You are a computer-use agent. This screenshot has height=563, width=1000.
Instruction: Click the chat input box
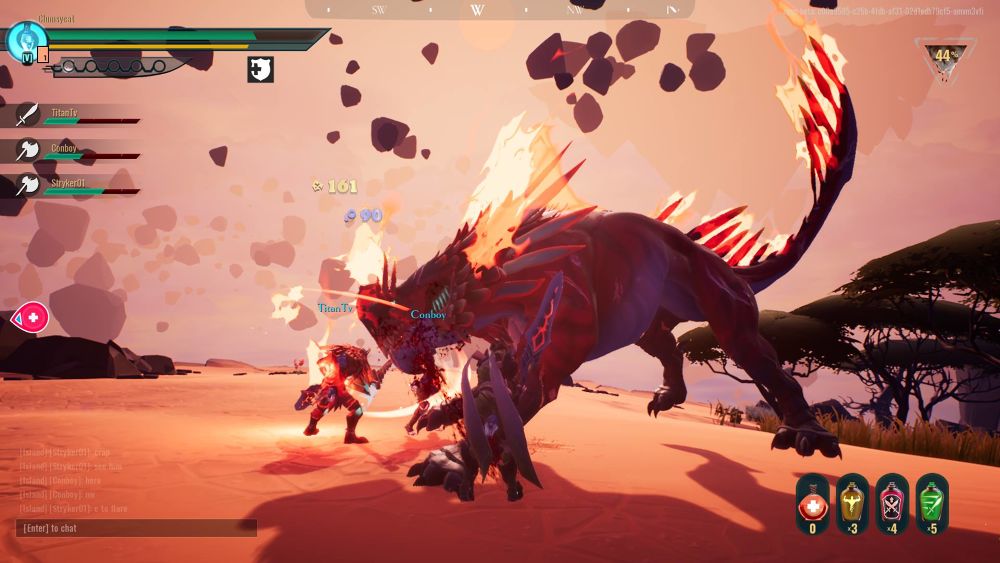point(137,528)
